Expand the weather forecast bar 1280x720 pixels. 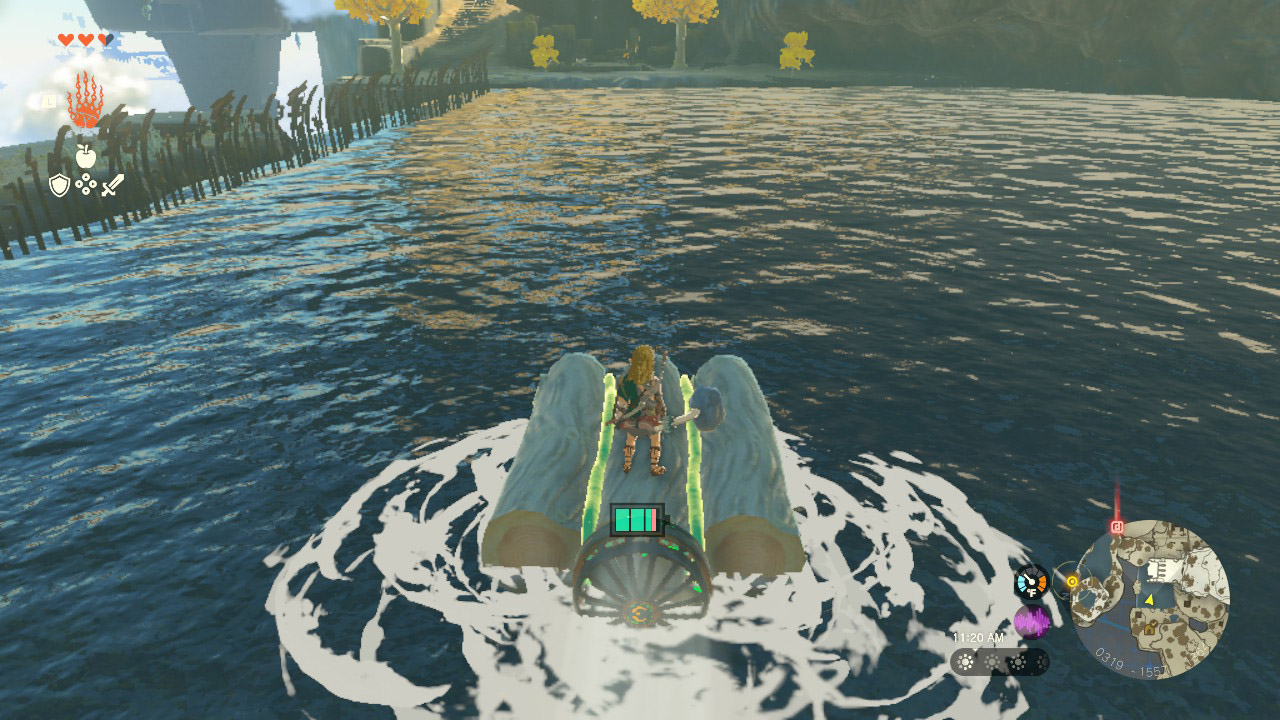[1000, 662]
